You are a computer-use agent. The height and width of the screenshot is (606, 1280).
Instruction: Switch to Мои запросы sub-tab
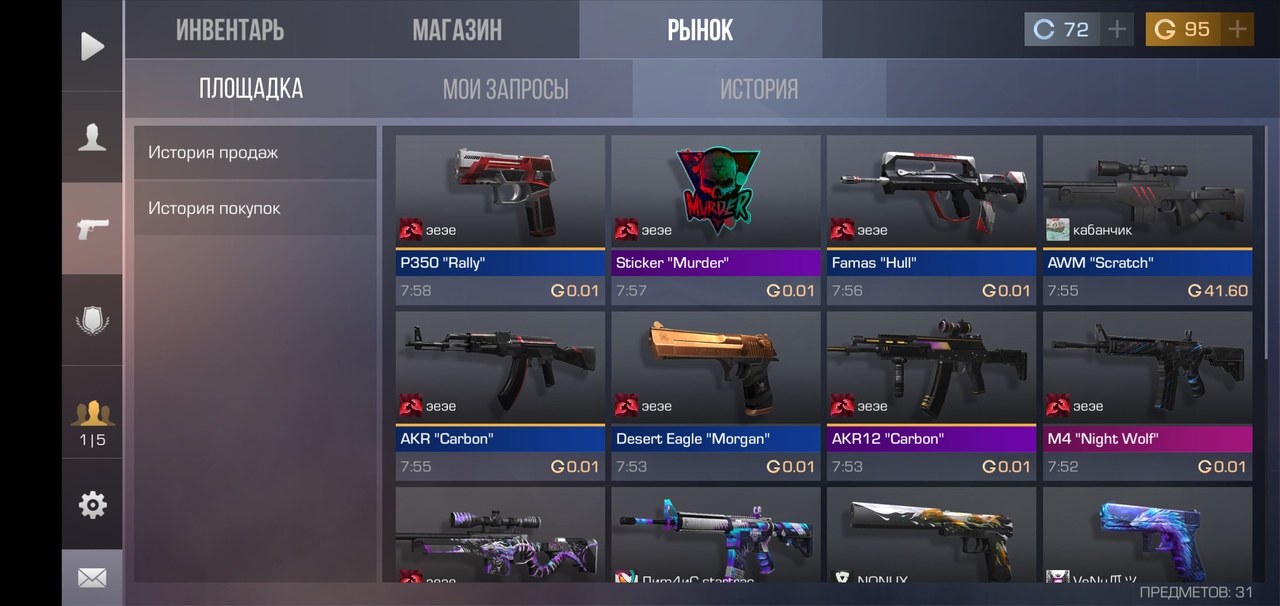pyautogui.click(x=505, y=89)
